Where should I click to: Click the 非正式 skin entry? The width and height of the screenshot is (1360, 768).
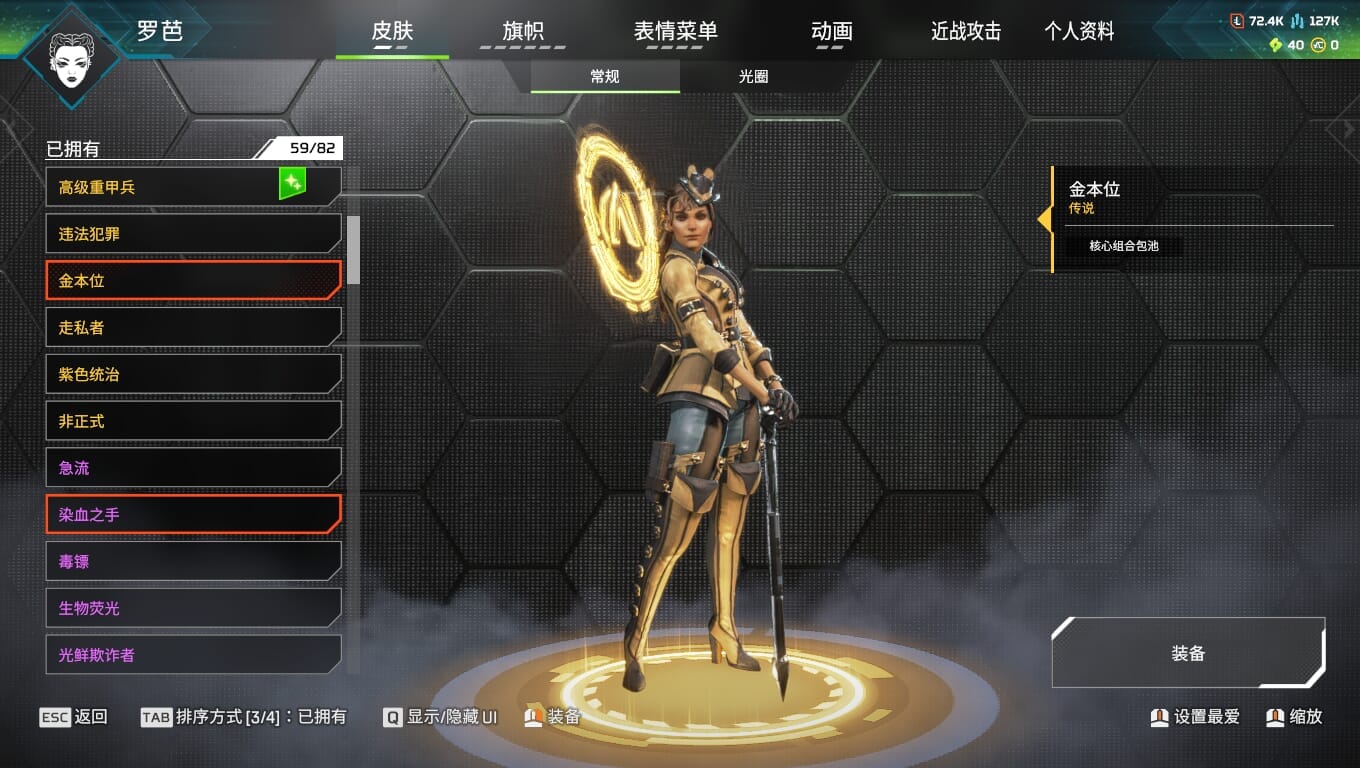click(x=193, y=422)
